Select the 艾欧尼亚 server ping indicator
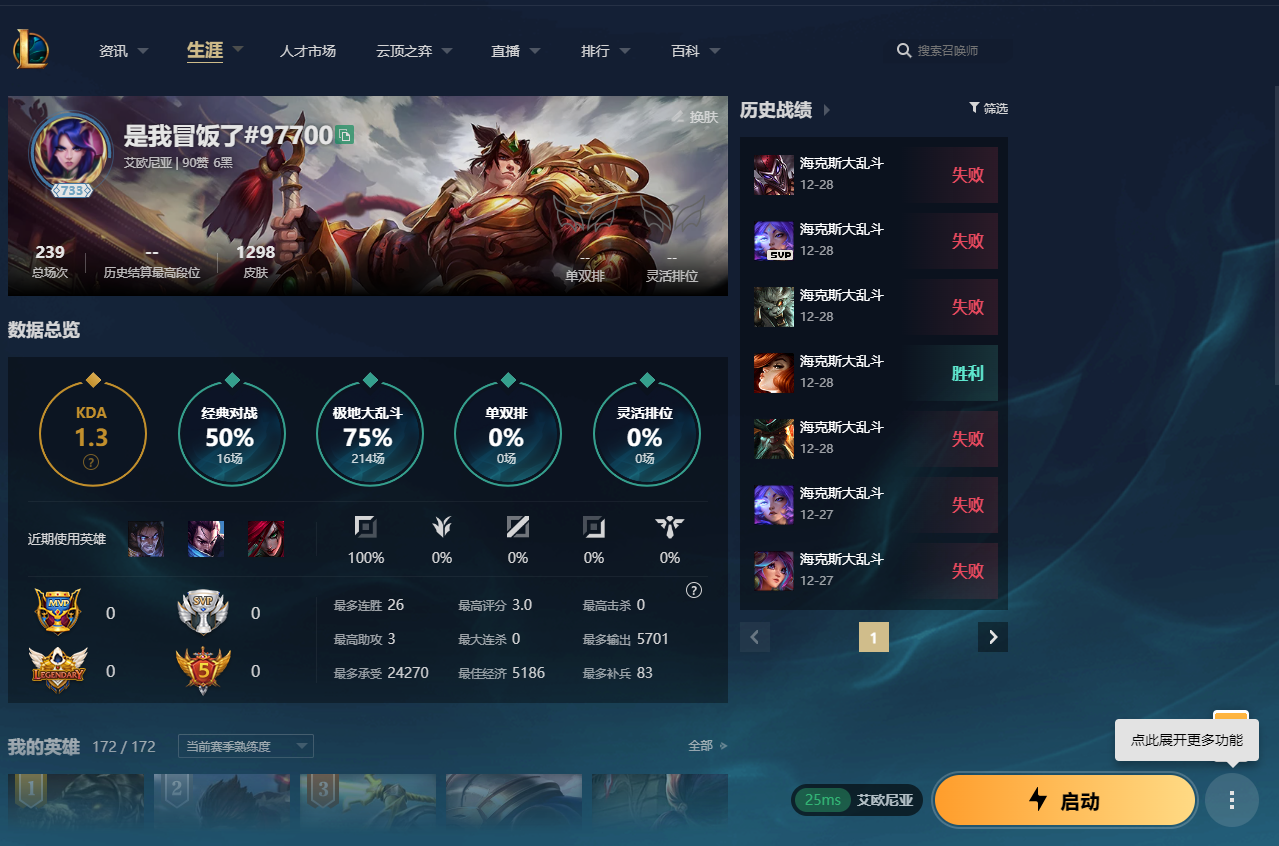The width and height of the screenshot is (1279, 846). coord(857,800)
